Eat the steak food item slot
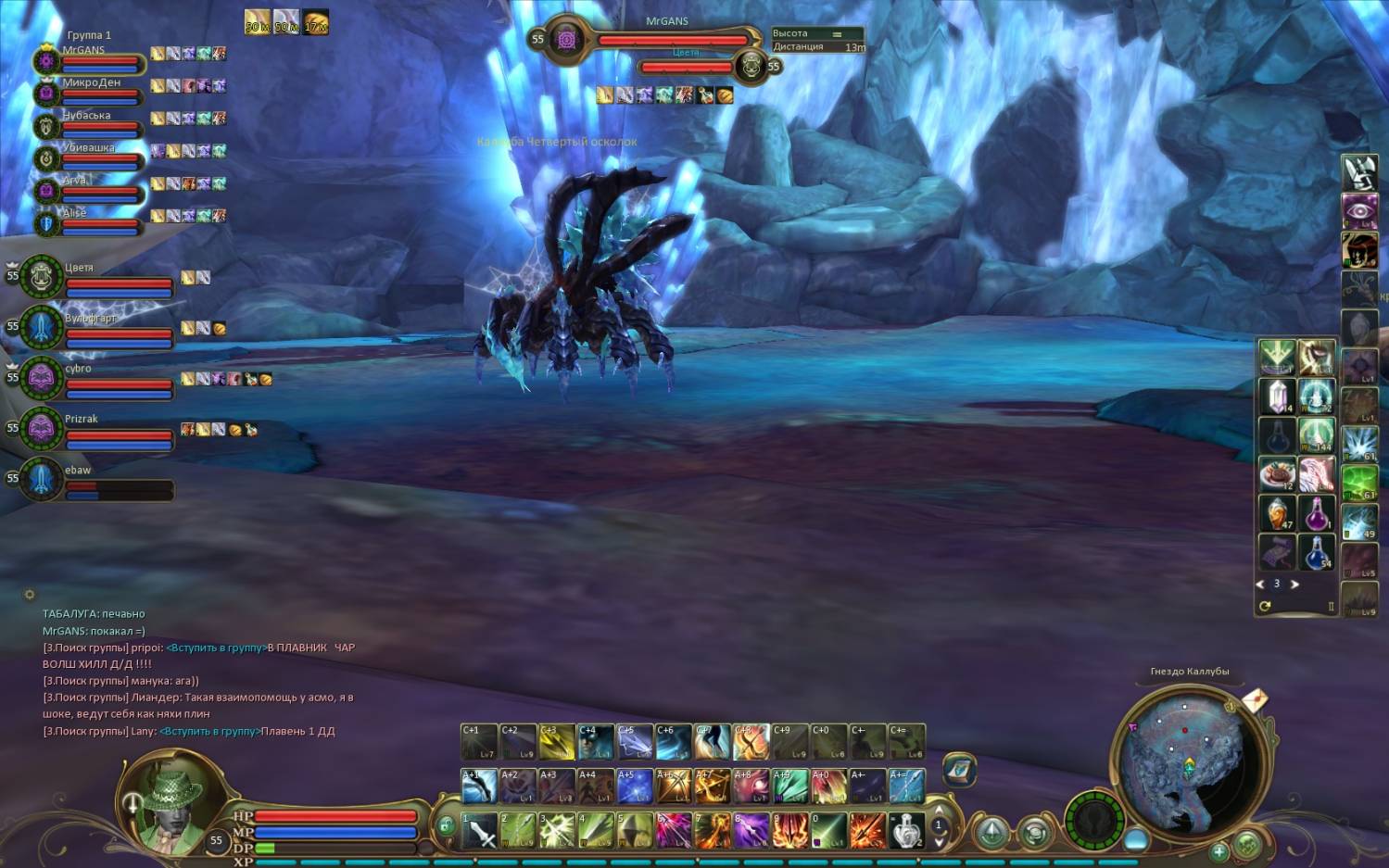1389x868 pixels. pyautogui.click(x=1277, y=474)
